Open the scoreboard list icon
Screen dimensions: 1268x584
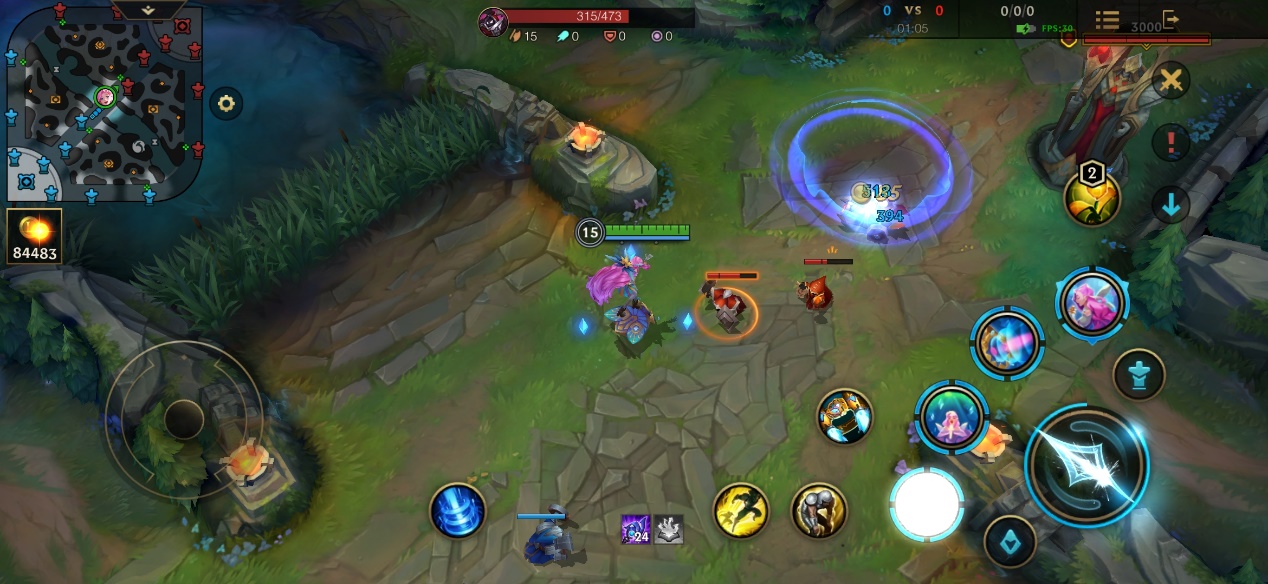pyautogui.click(x=1107, y=20)
